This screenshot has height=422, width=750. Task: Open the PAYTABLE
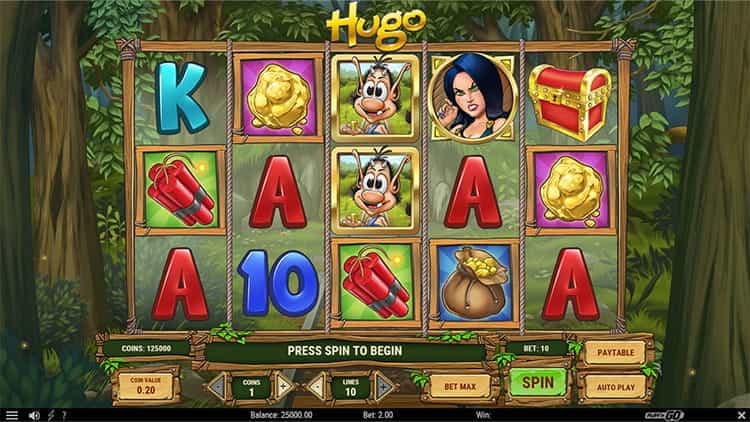pyautogui.click(x=613, y=351)
